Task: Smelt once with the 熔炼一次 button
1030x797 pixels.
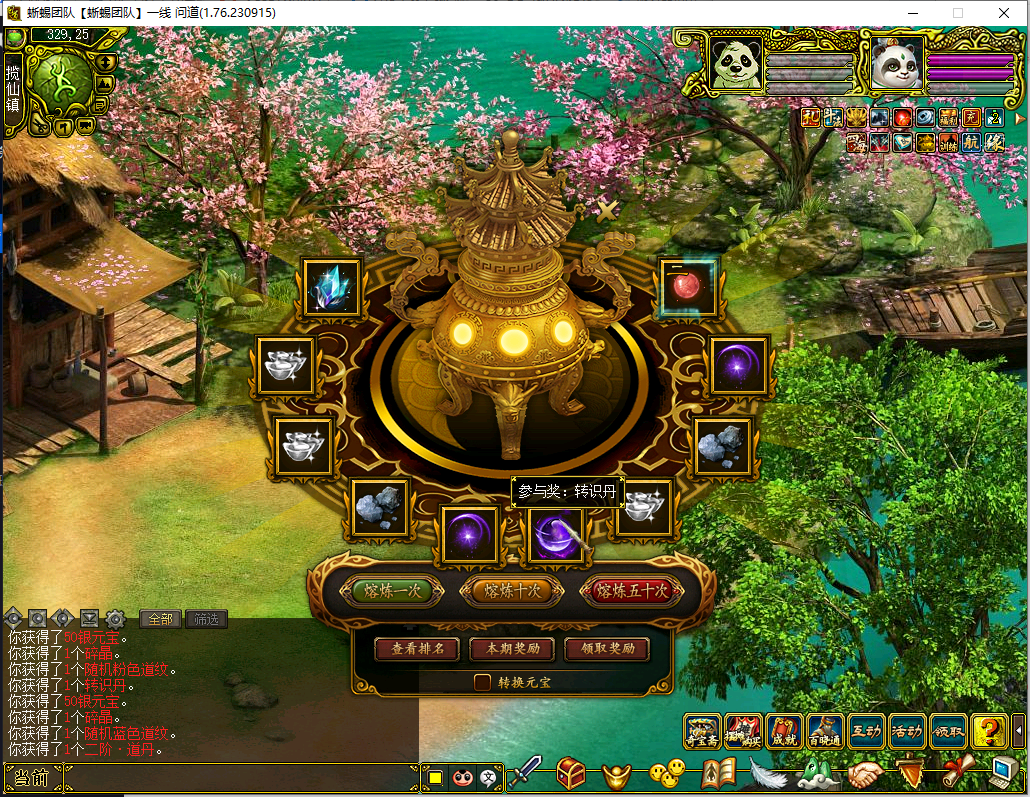Action: click(391, 591)
